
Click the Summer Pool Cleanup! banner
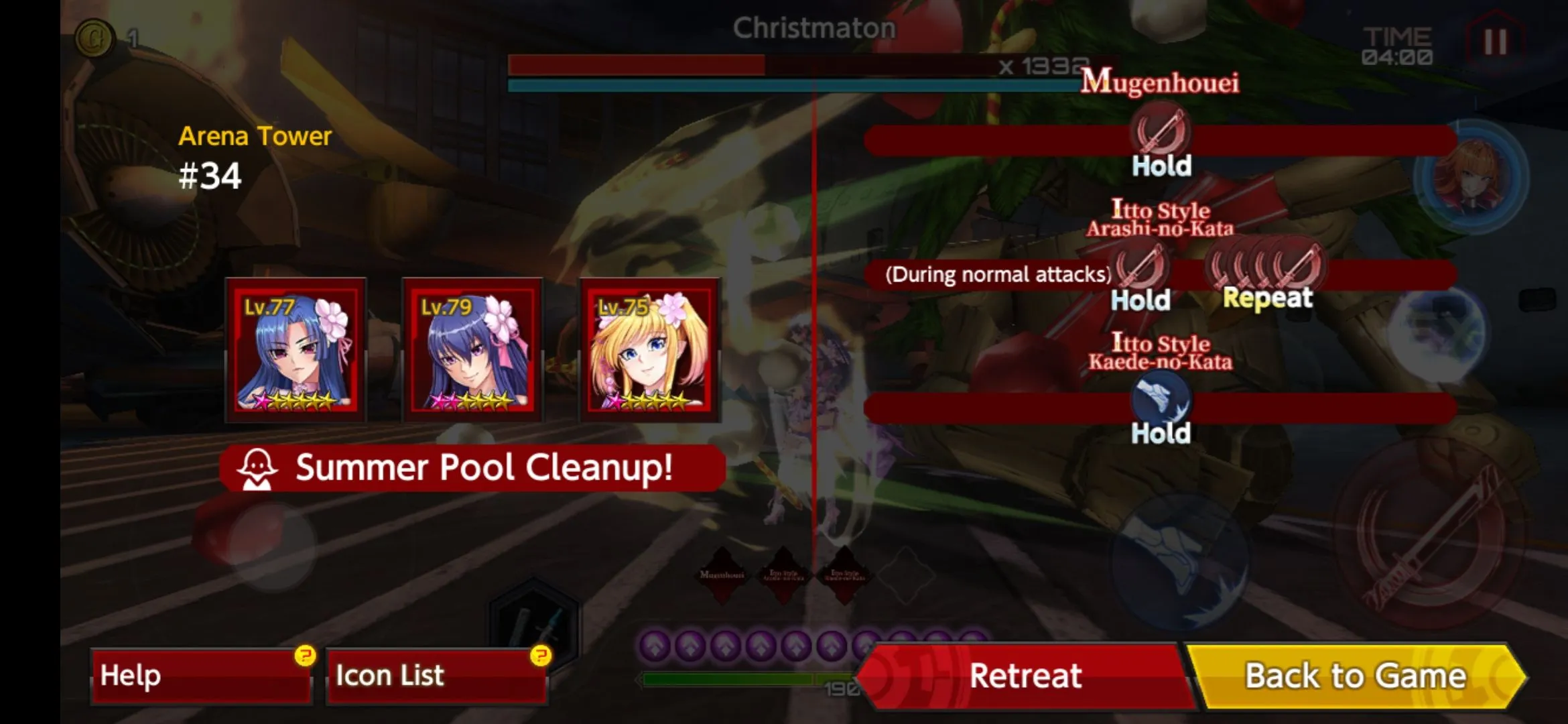472,467
